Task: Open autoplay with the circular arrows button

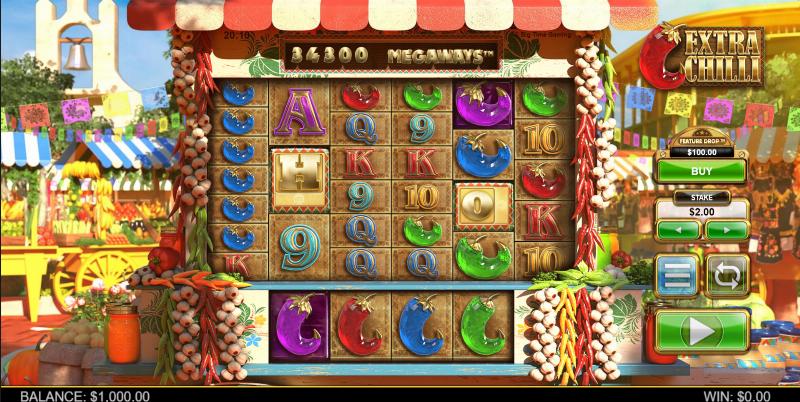Action: (726, 275)
